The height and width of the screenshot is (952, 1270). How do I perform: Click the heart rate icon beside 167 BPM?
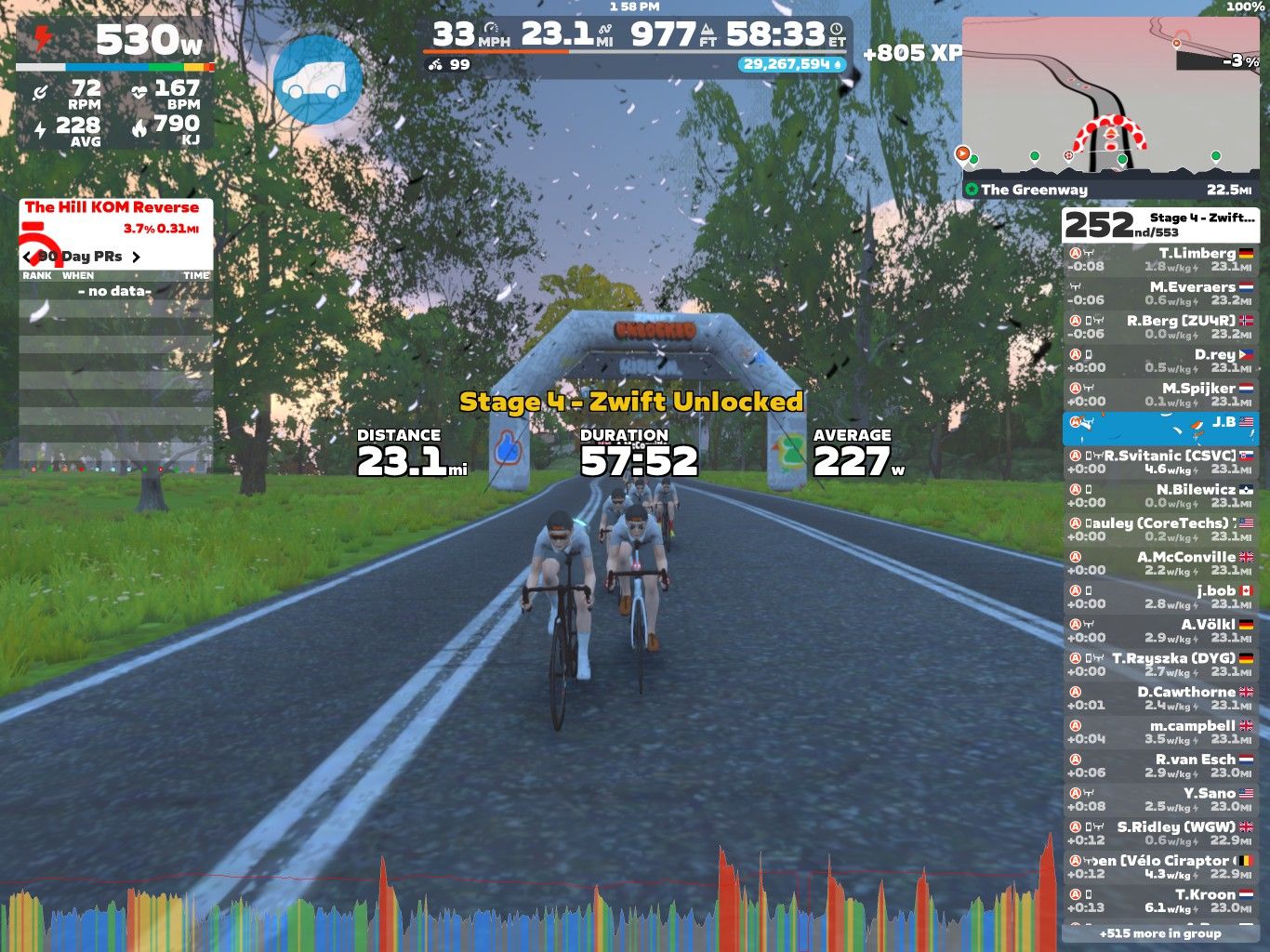pos(141,90)
